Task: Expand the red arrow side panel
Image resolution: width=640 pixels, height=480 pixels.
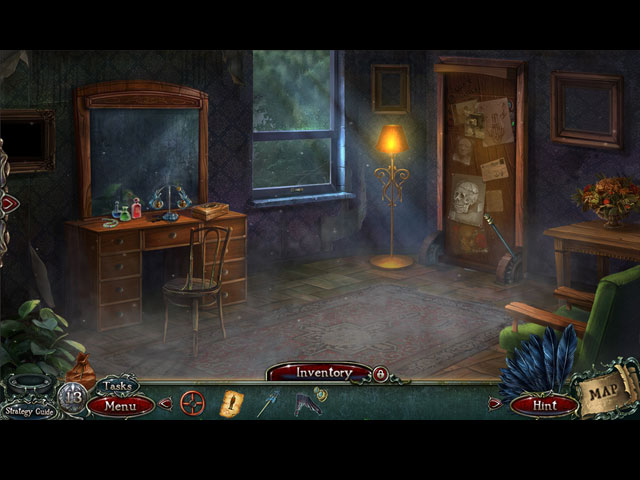Action: [8, 203]
